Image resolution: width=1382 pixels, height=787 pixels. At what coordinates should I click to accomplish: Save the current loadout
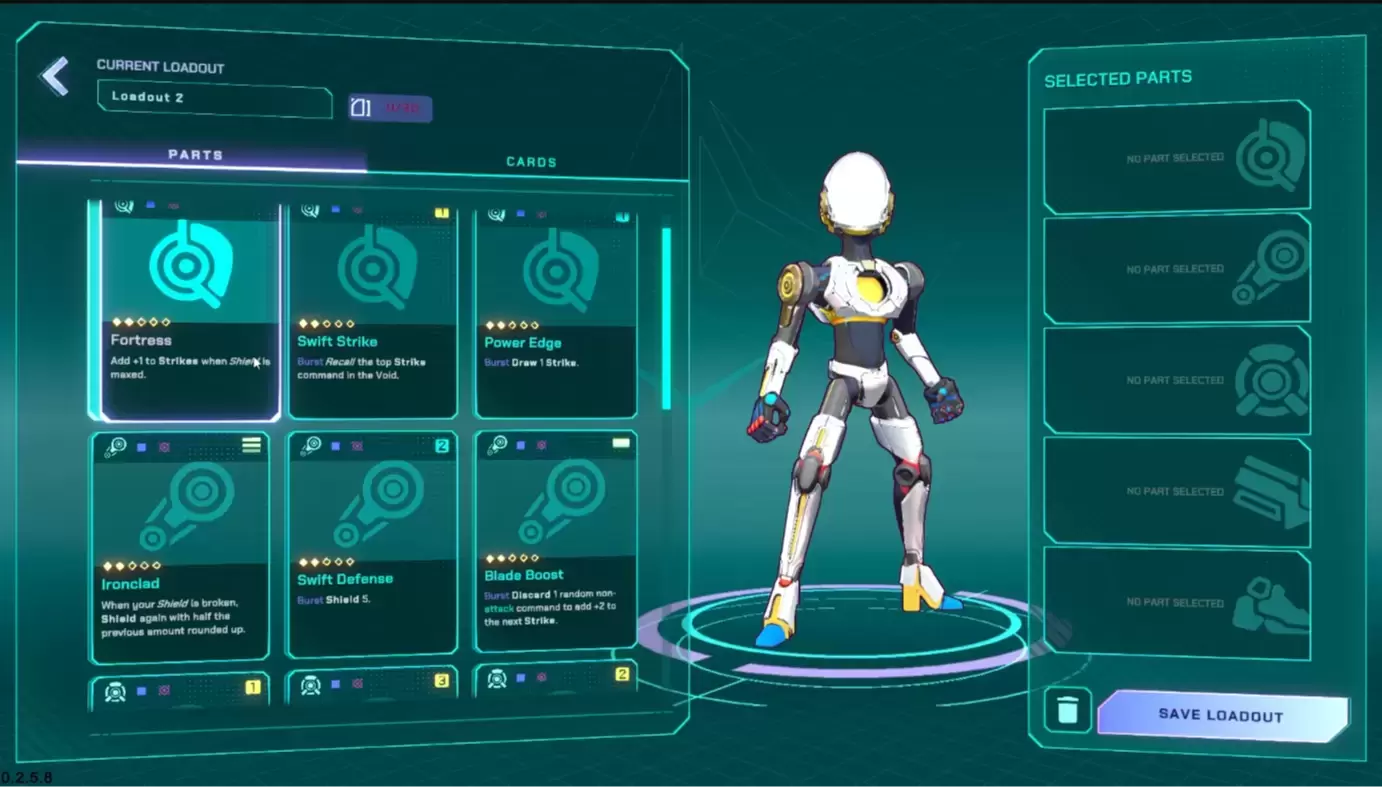1221,715
